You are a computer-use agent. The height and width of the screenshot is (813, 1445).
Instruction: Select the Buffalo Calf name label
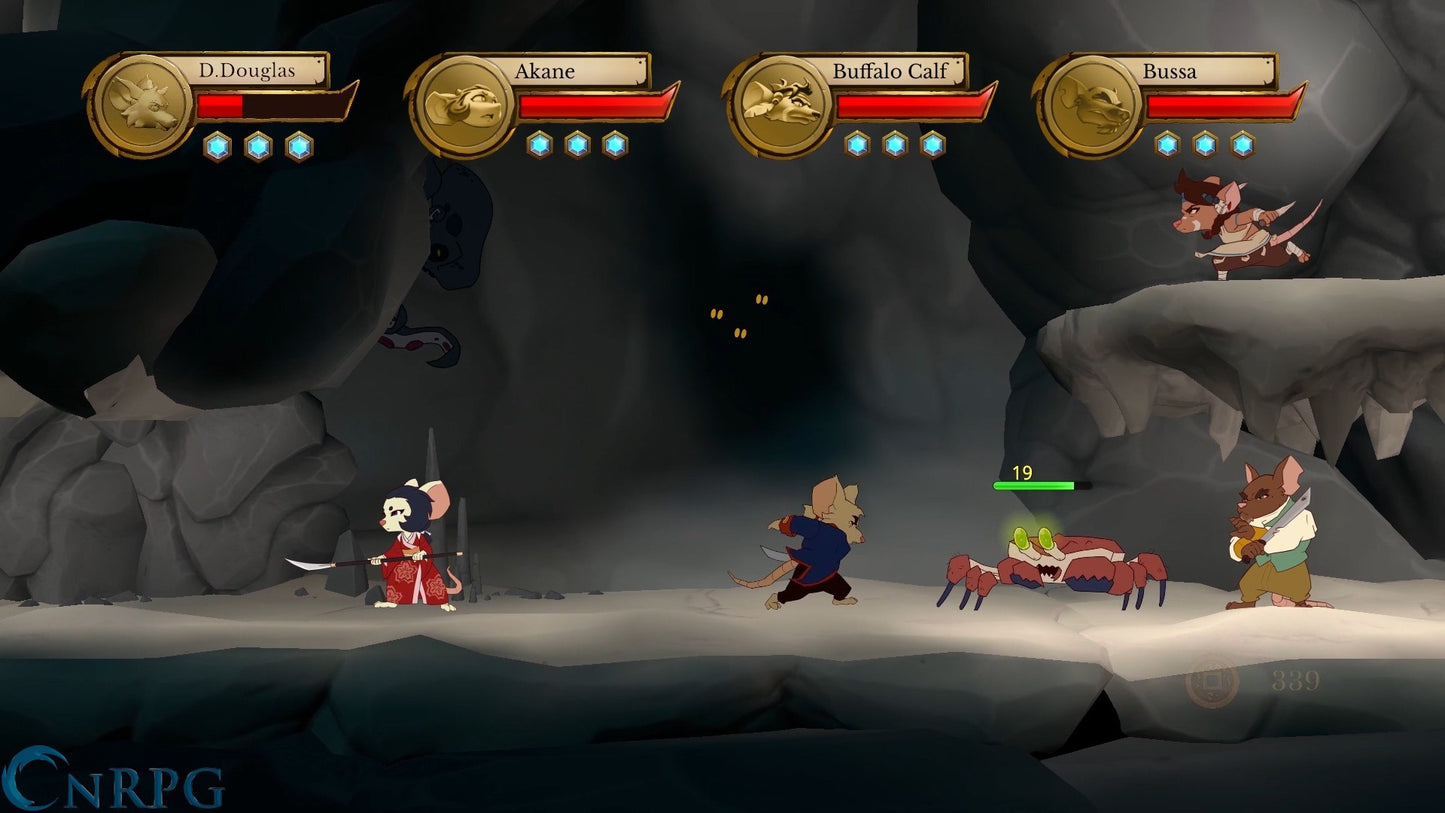click(x=888, y=72)
